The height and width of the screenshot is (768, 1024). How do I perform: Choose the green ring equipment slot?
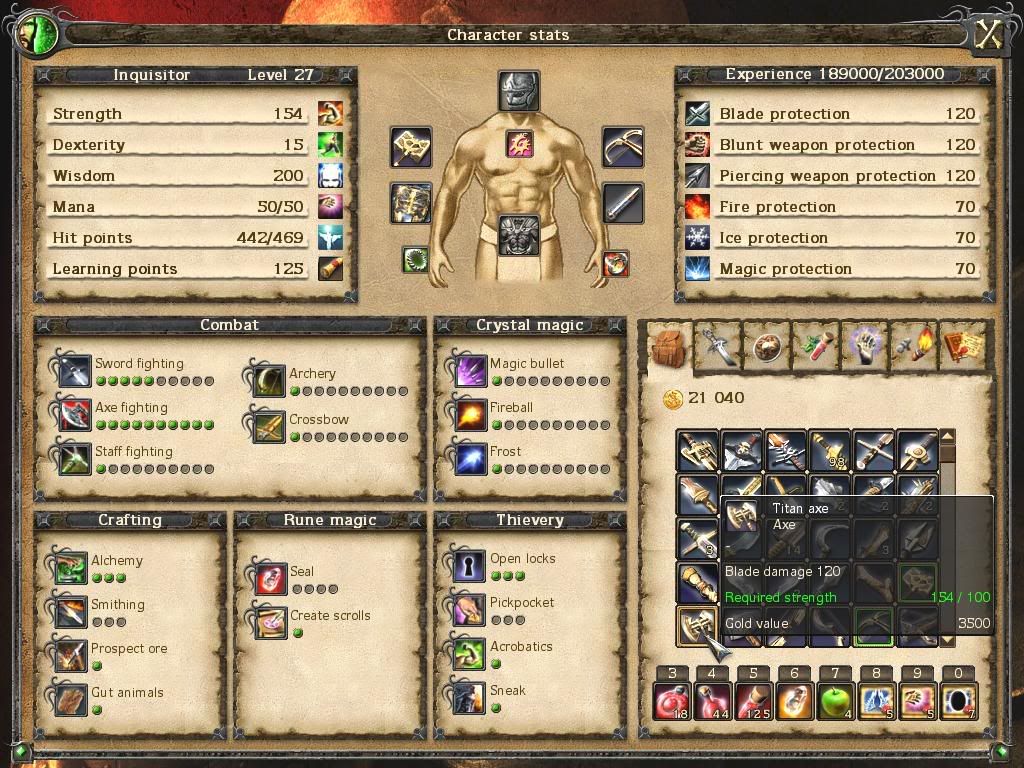click(x=415, y=260)
